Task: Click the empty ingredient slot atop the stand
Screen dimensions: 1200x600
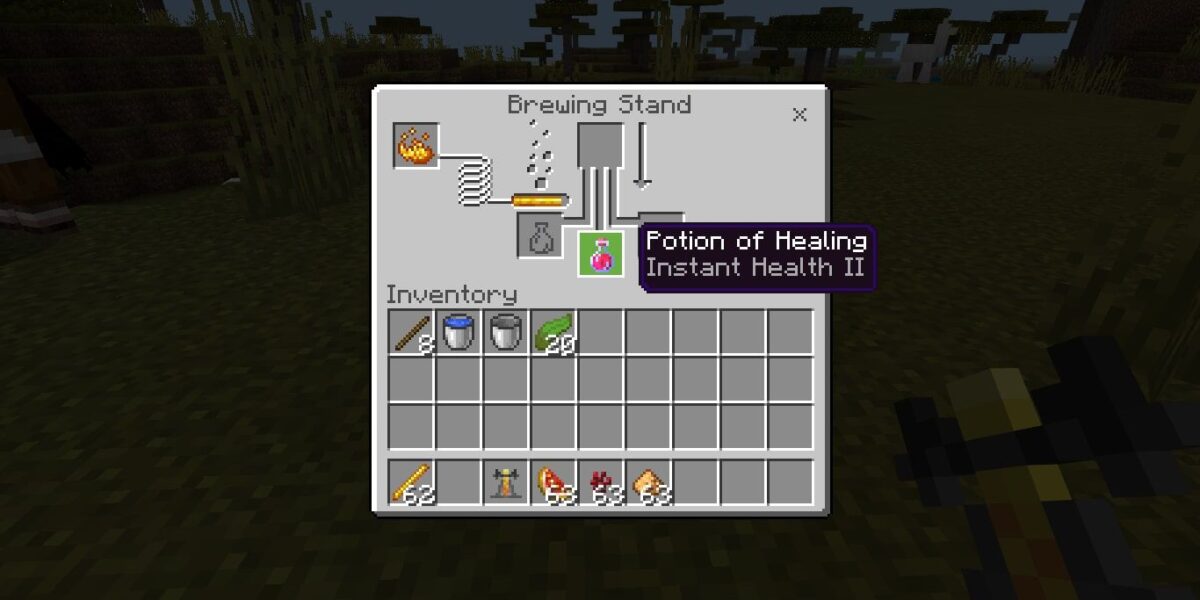Action: click(x=601, y=145)
